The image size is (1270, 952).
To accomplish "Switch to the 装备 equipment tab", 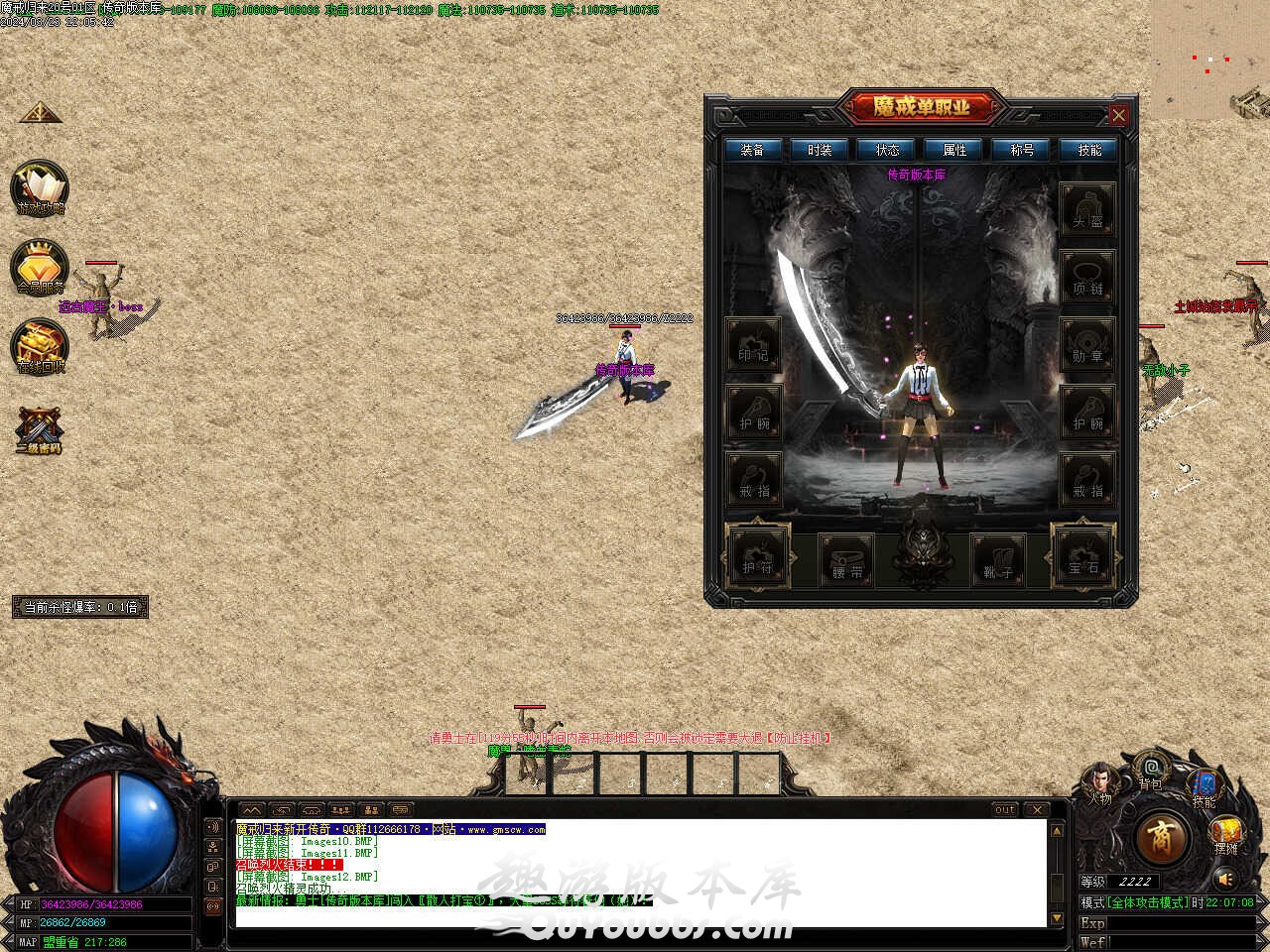I will coord(753,150).
